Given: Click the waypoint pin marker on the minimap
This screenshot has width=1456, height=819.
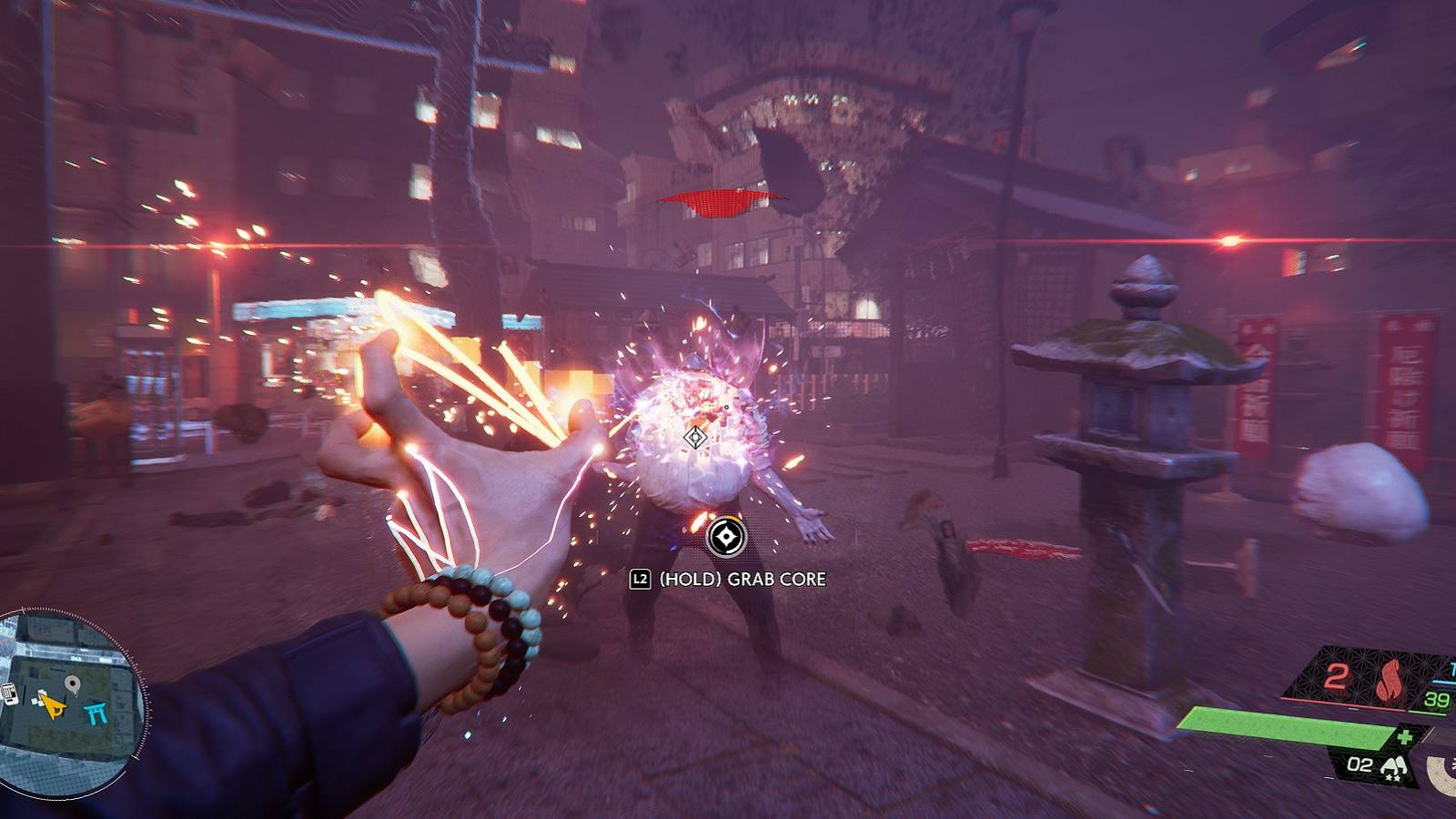Looking at the screenshot, I should [72, 684].
